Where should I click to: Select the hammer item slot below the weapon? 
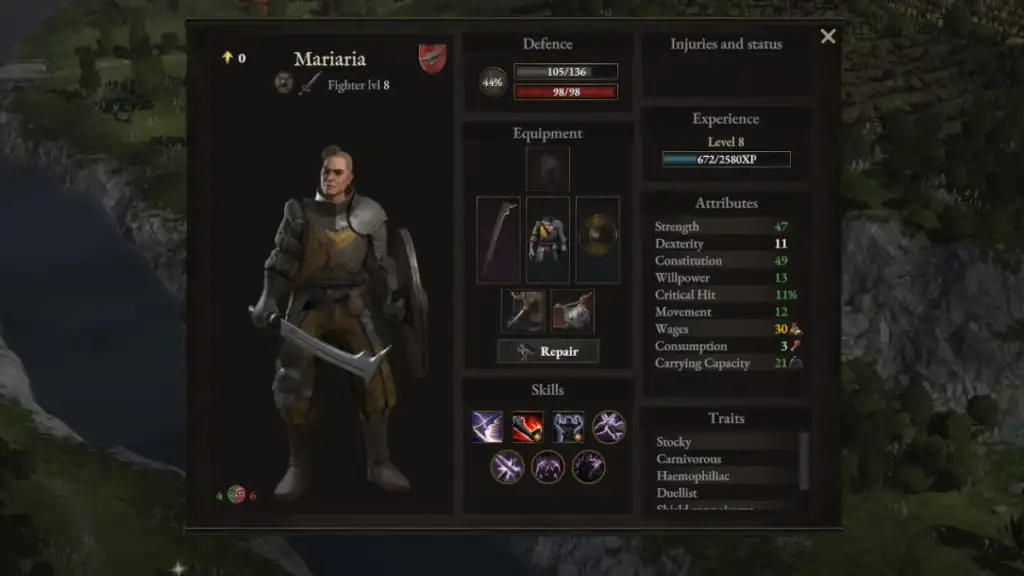point(523,311)
